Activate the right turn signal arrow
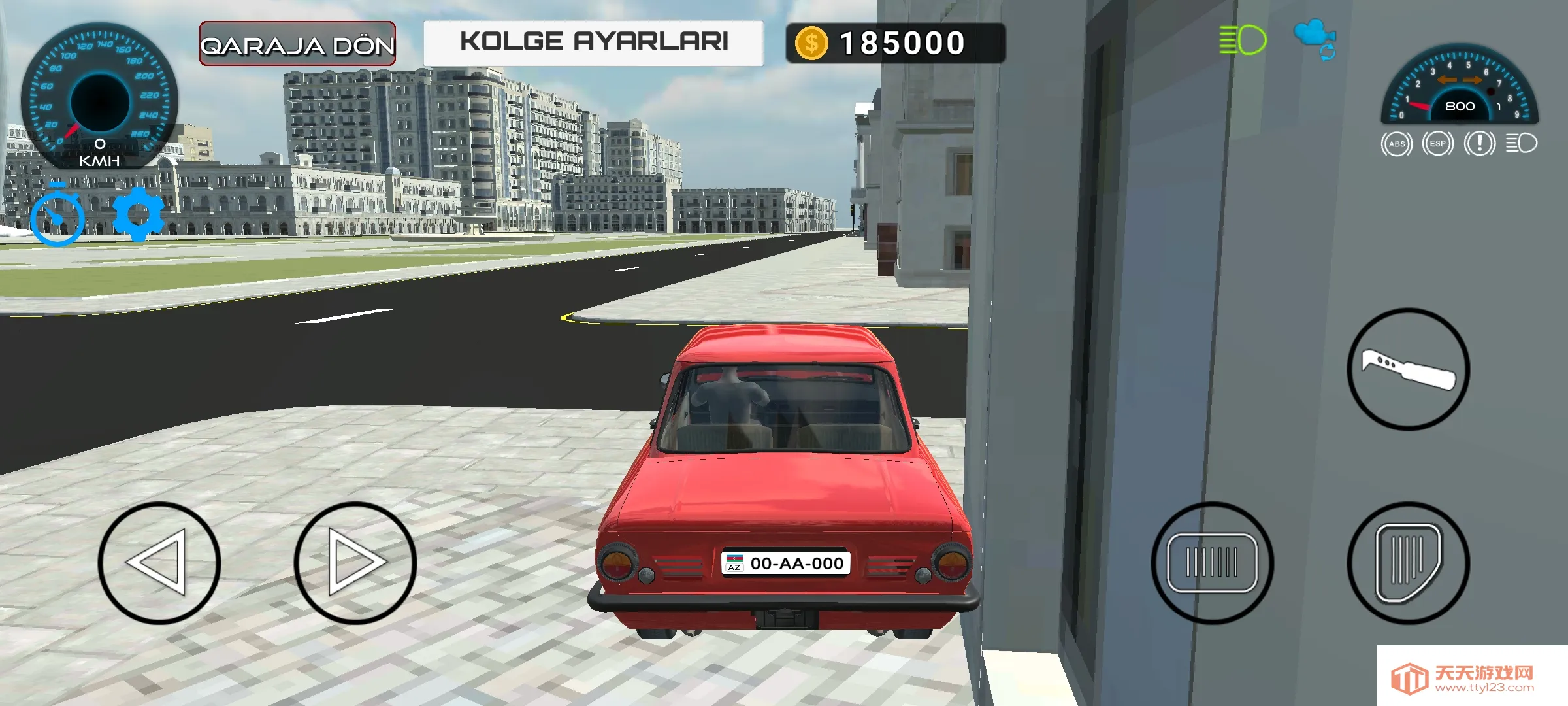 [1473, 78]
